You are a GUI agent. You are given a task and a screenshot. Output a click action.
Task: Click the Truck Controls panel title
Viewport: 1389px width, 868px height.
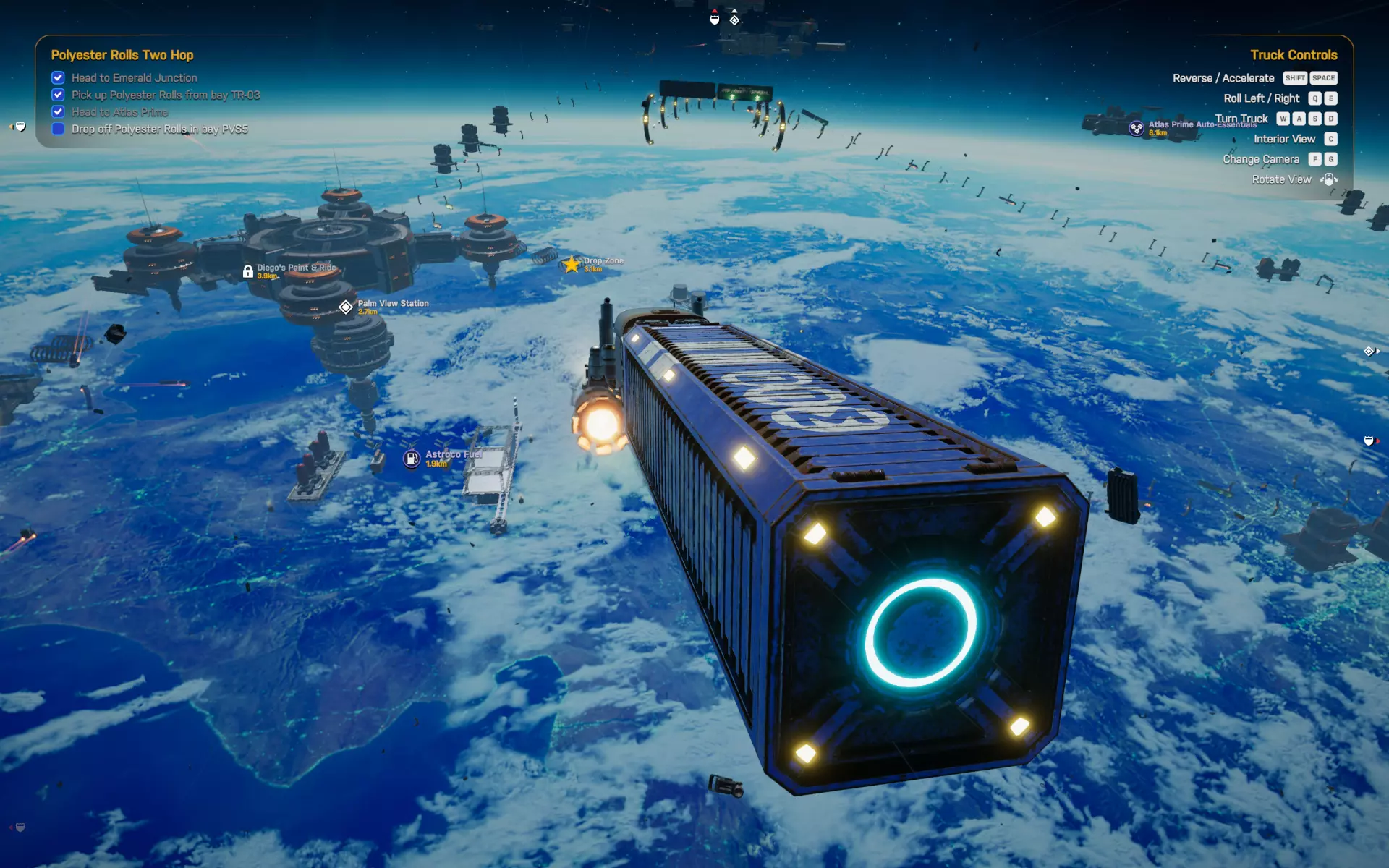point(1294,55)
